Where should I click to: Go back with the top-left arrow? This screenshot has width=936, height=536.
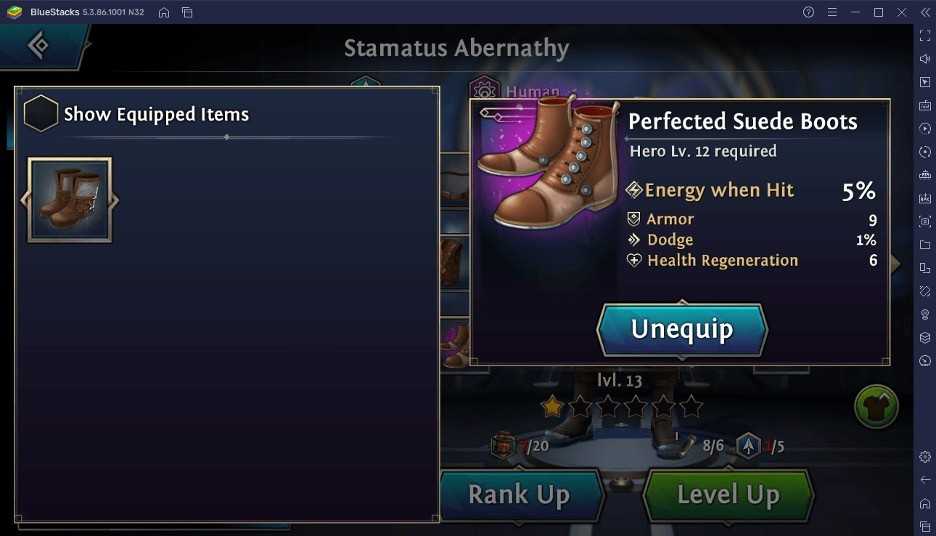pyautogui.click(x=38, y=45)
